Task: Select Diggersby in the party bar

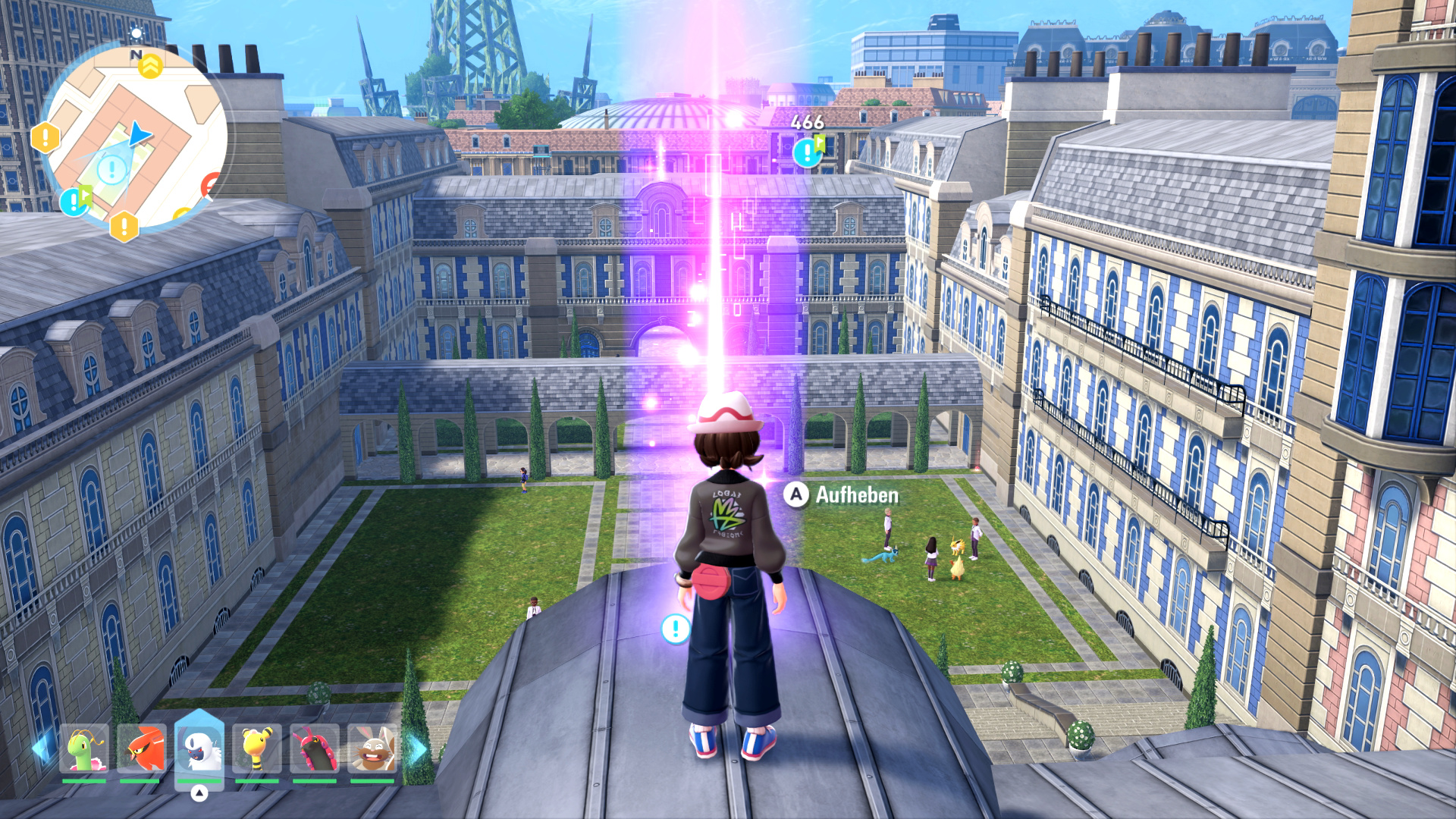Action: tap(372, 749)
